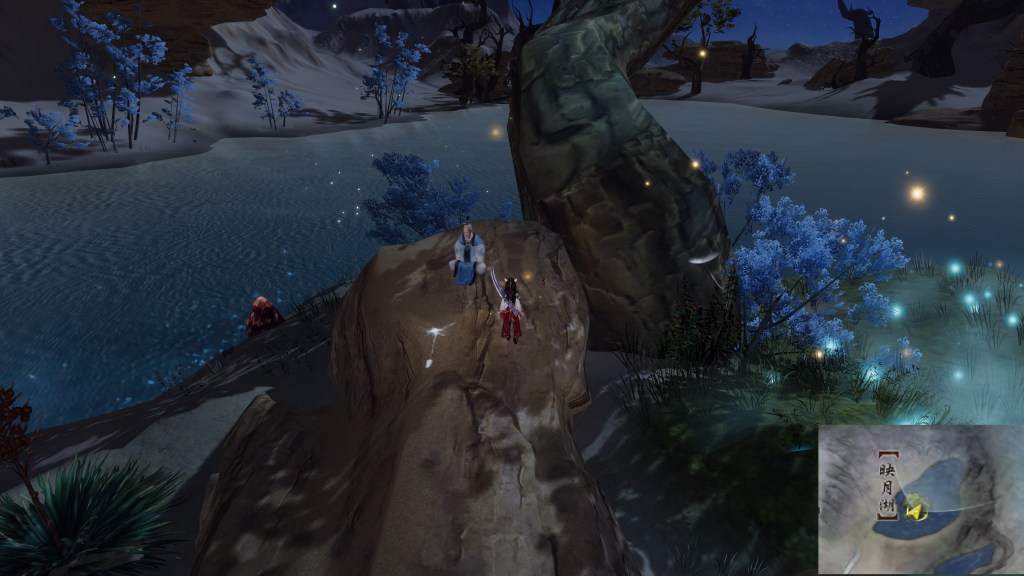Open the minimap in the corner
The height and width of the screenshot is (576, 1024).
(x=920, y=499)
